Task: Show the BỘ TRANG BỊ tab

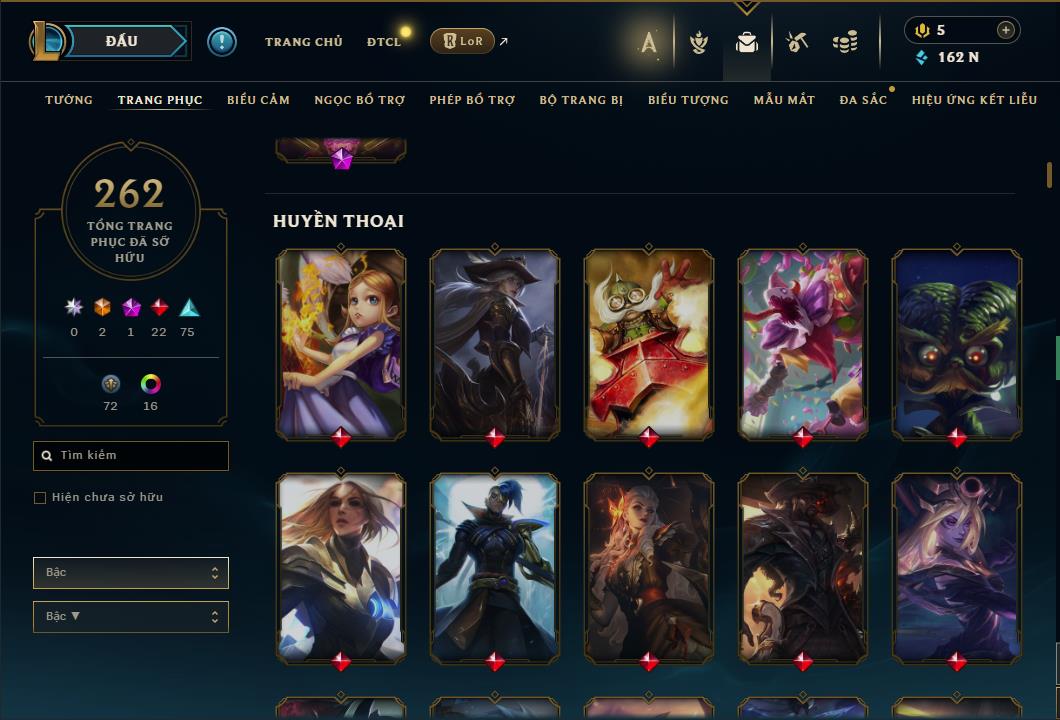Action: coord(581,100)
